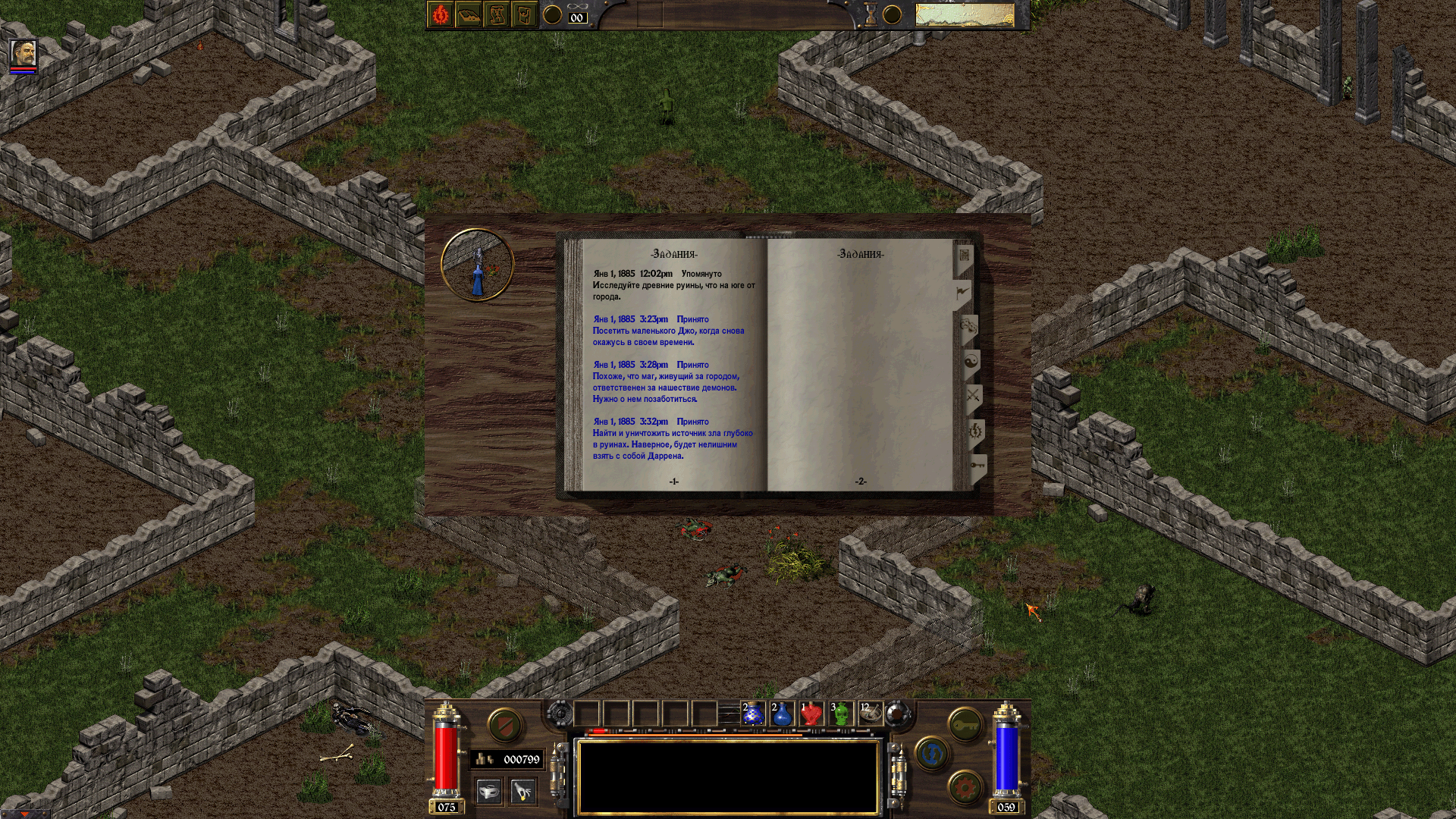Click the round shield button near health tube
1456x819 pixels.
[x=504, y=726]
